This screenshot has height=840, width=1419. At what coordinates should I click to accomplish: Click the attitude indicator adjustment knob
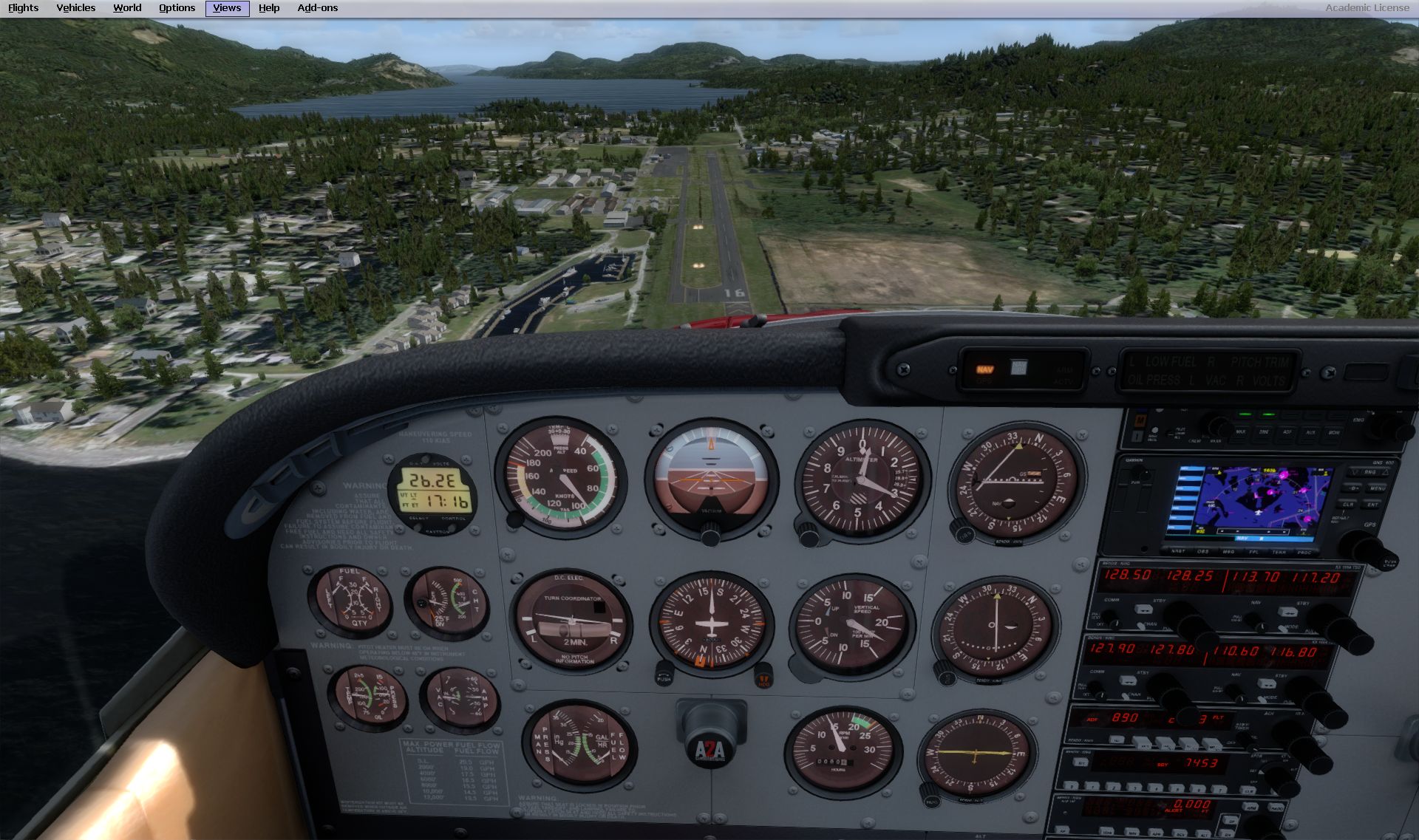click(710, 533)
